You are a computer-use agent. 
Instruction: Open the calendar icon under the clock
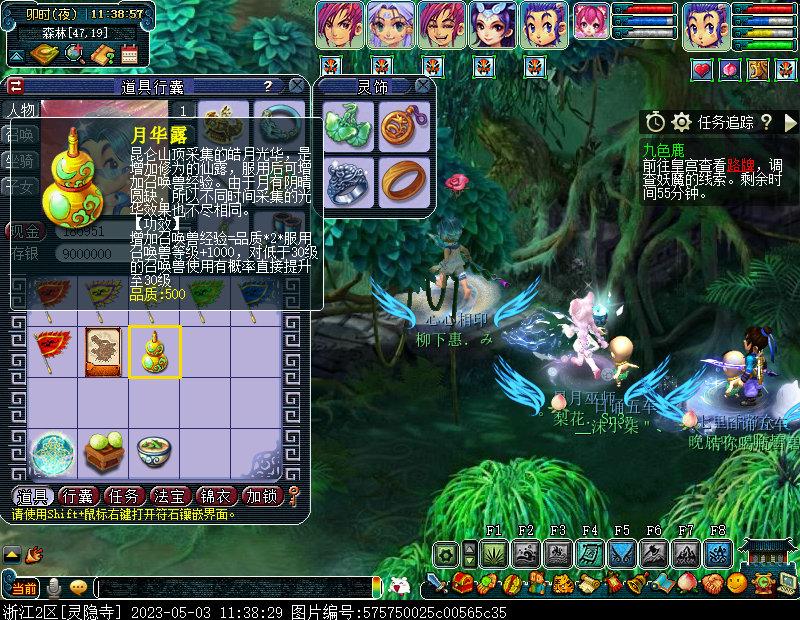click(x=129, y=54)
